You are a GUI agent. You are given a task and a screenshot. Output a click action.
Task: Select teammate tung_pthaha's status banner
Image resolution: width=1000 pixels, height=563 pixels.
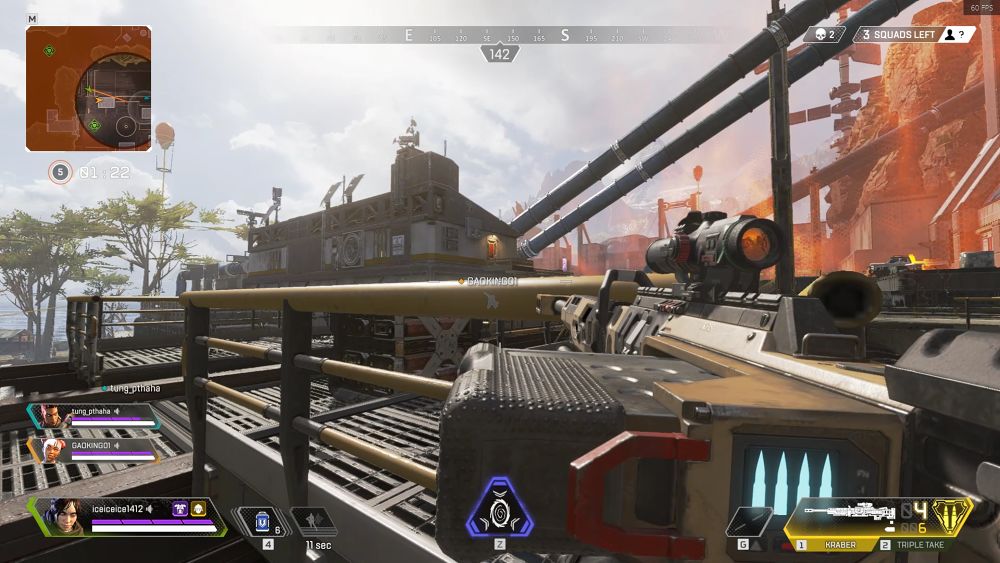pyautogui.click(x=95, y=415)
